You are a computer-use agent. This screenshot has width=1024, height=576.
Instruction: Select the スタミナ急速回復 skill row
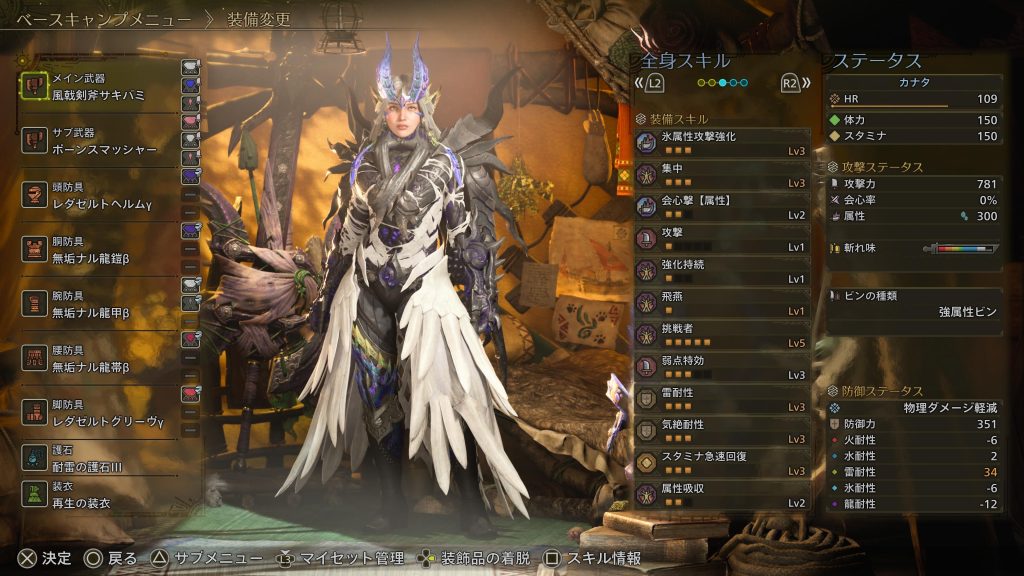(722, 463)
